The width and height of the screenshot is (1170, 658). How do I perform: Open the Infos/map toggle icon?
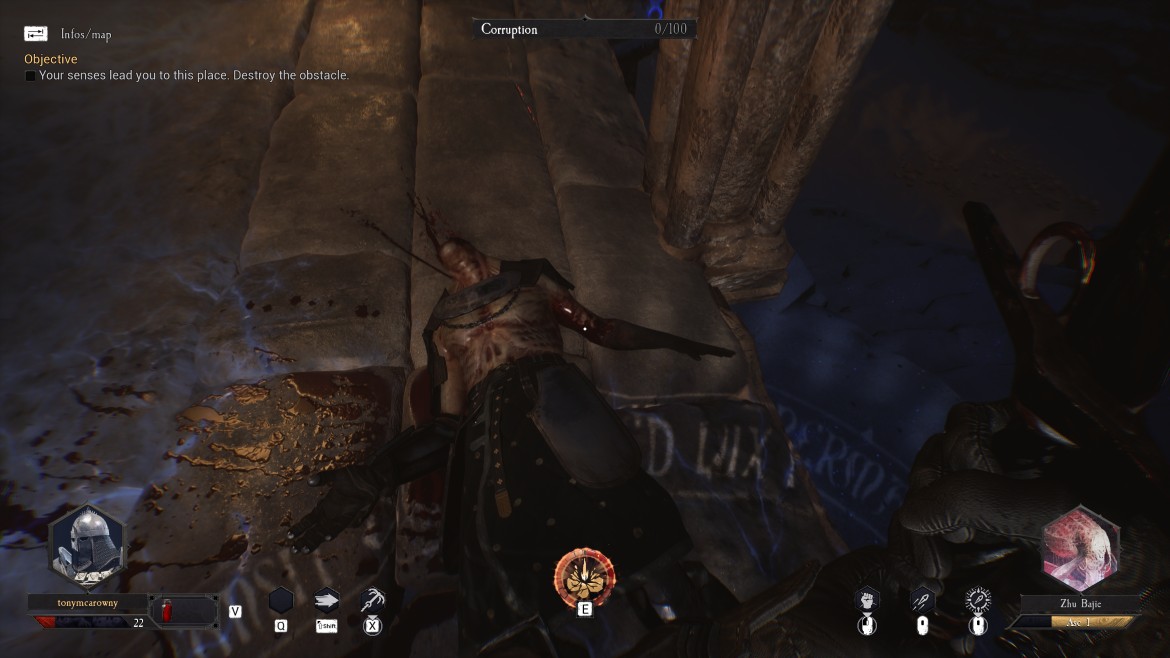point(36,33)
